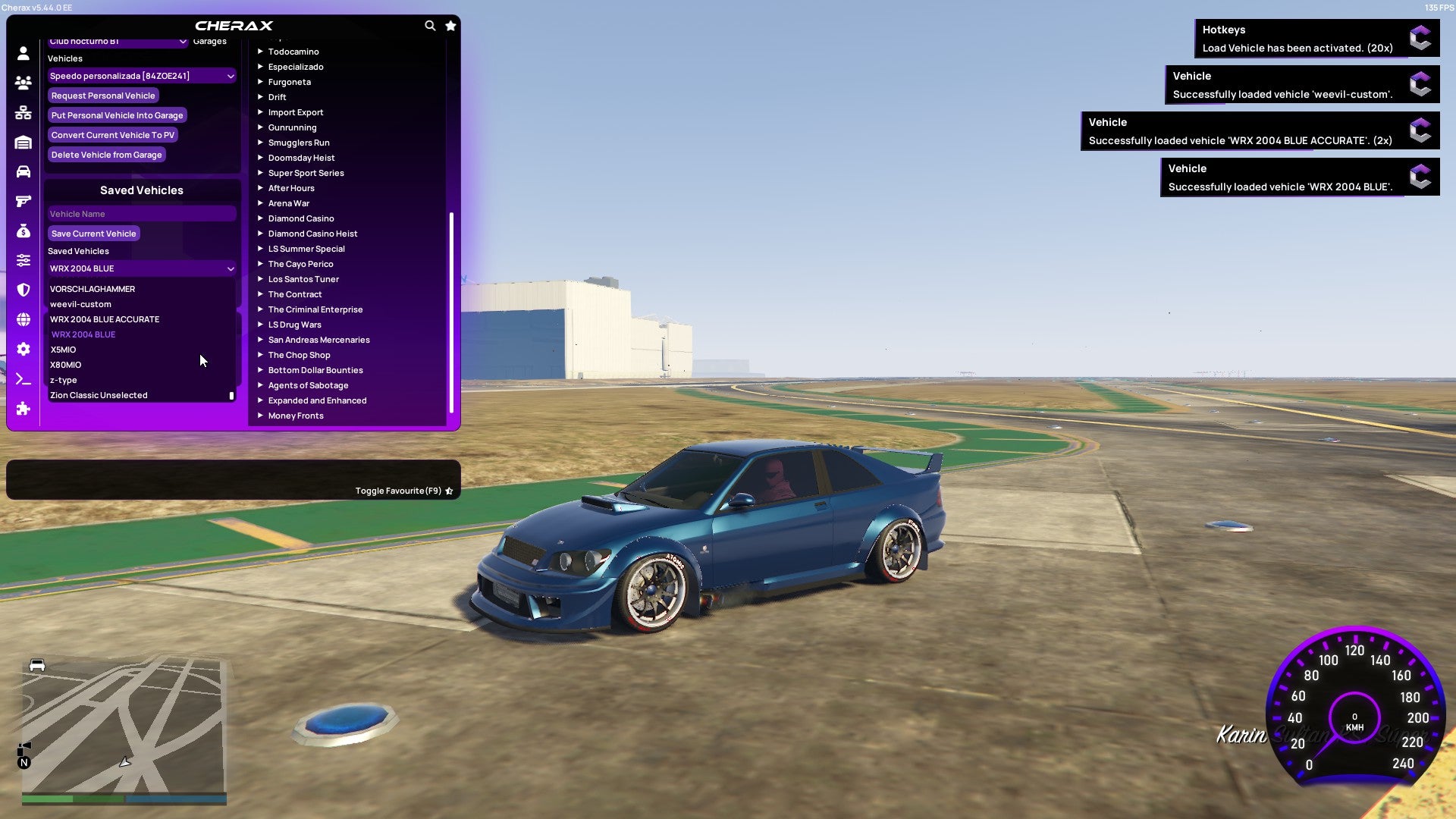The image size is (1456, 819).
Task: Open the Self menu icon
Action: [23, 53]
